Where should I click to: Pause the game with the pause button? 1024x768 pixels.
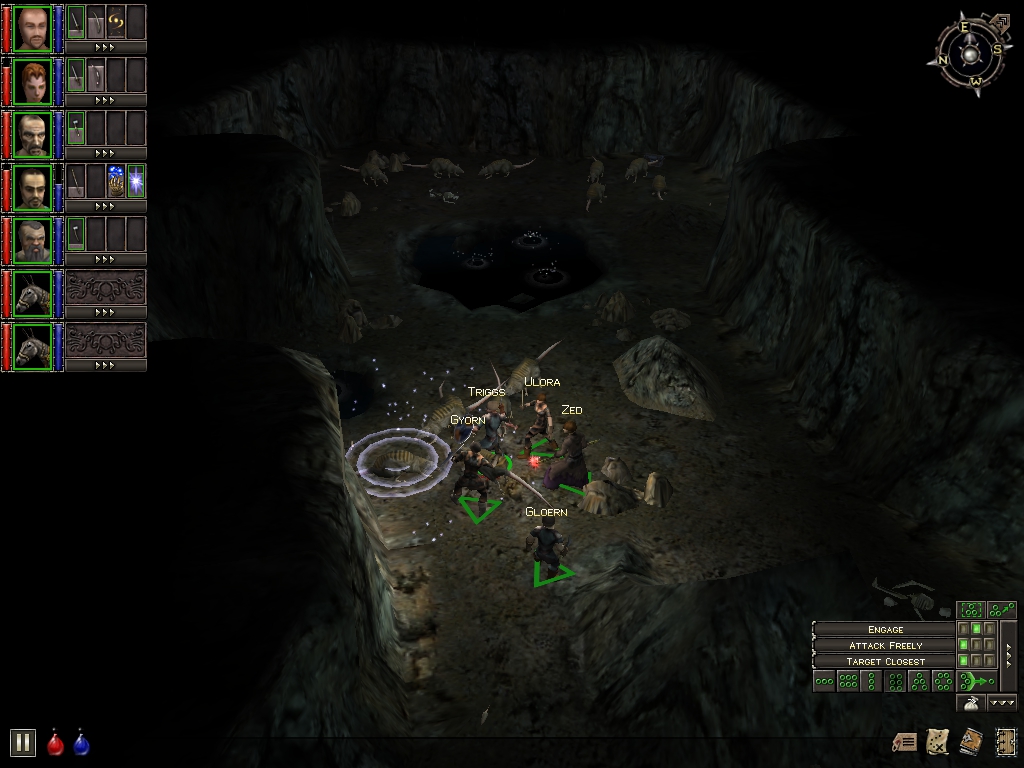pyautogui.click(x=22, y=742)
